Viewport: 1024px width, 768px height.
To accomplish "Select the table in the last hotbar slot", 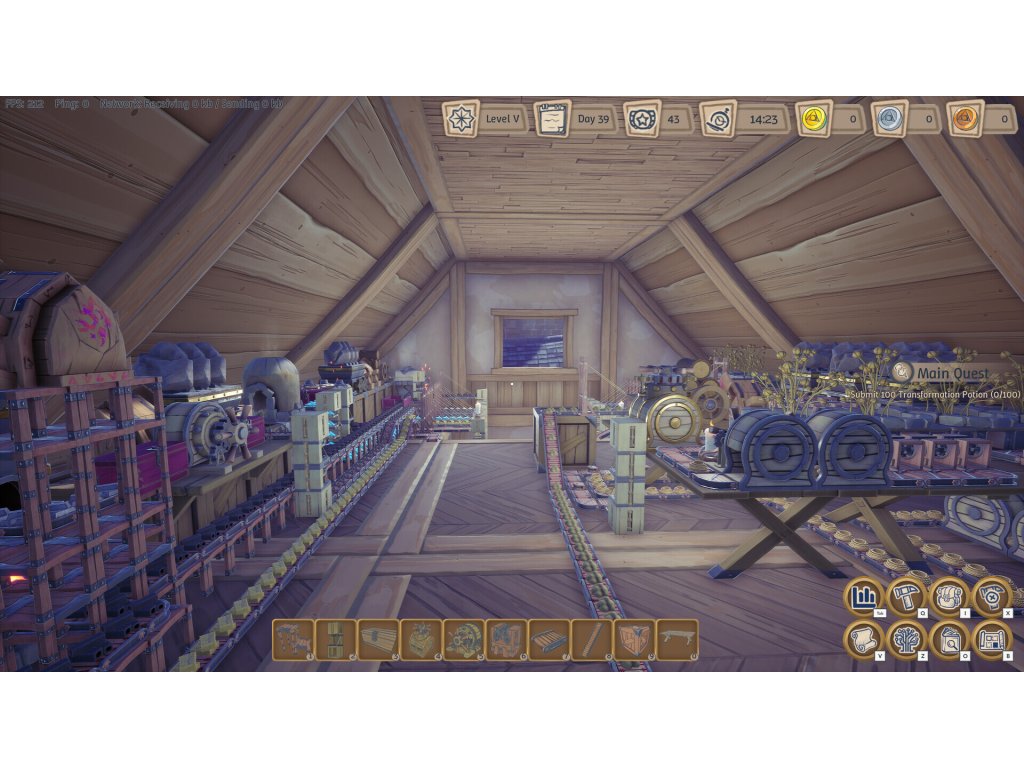I will click(x=677, y=640).
